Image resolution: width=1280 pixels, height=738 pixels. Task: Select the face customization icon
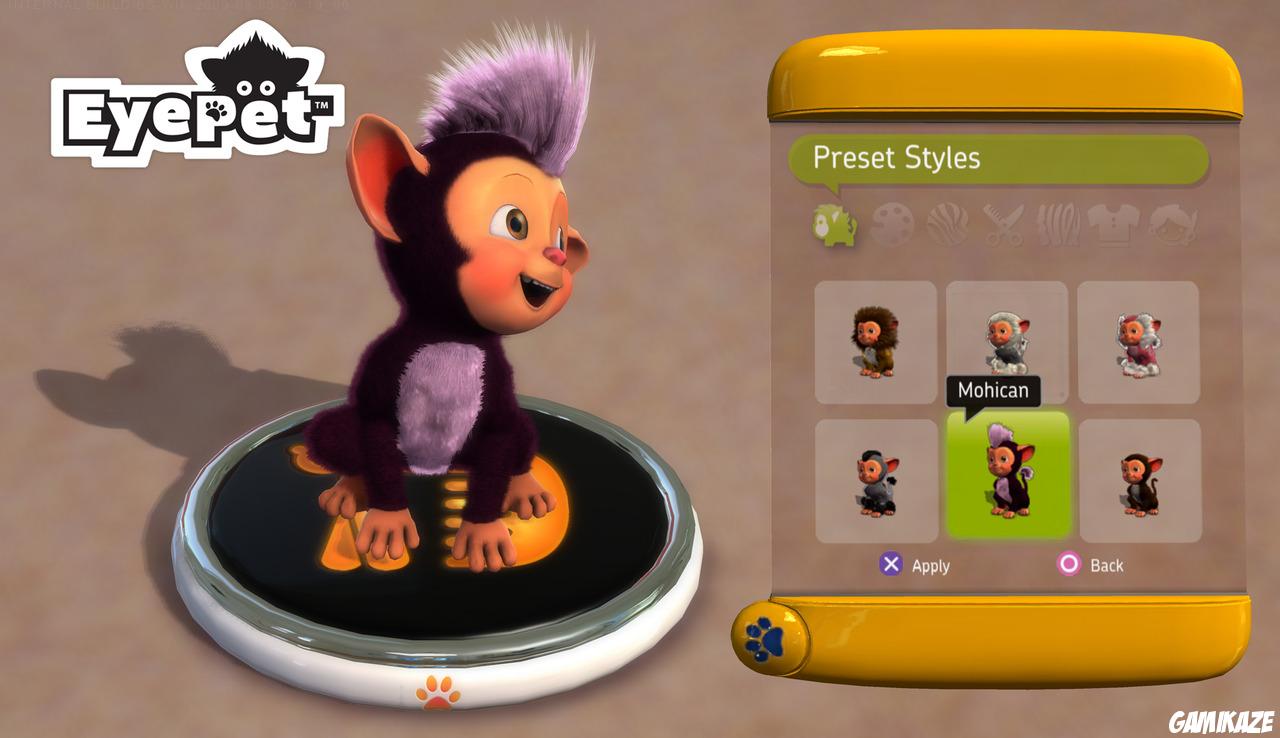[1168, 226]
